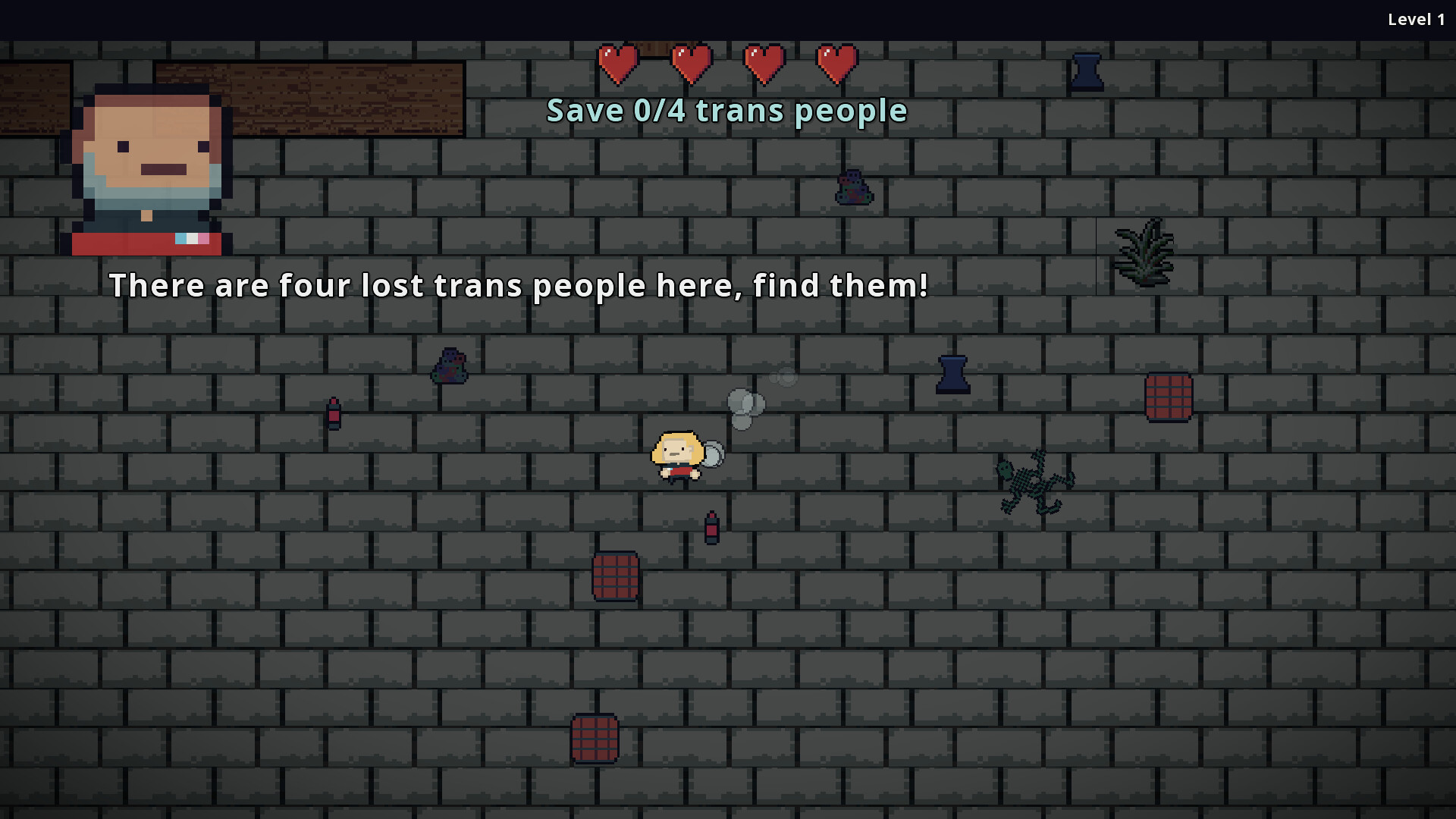Select the red potion left of the player
Screen dimensions: 1456x819
334,413
